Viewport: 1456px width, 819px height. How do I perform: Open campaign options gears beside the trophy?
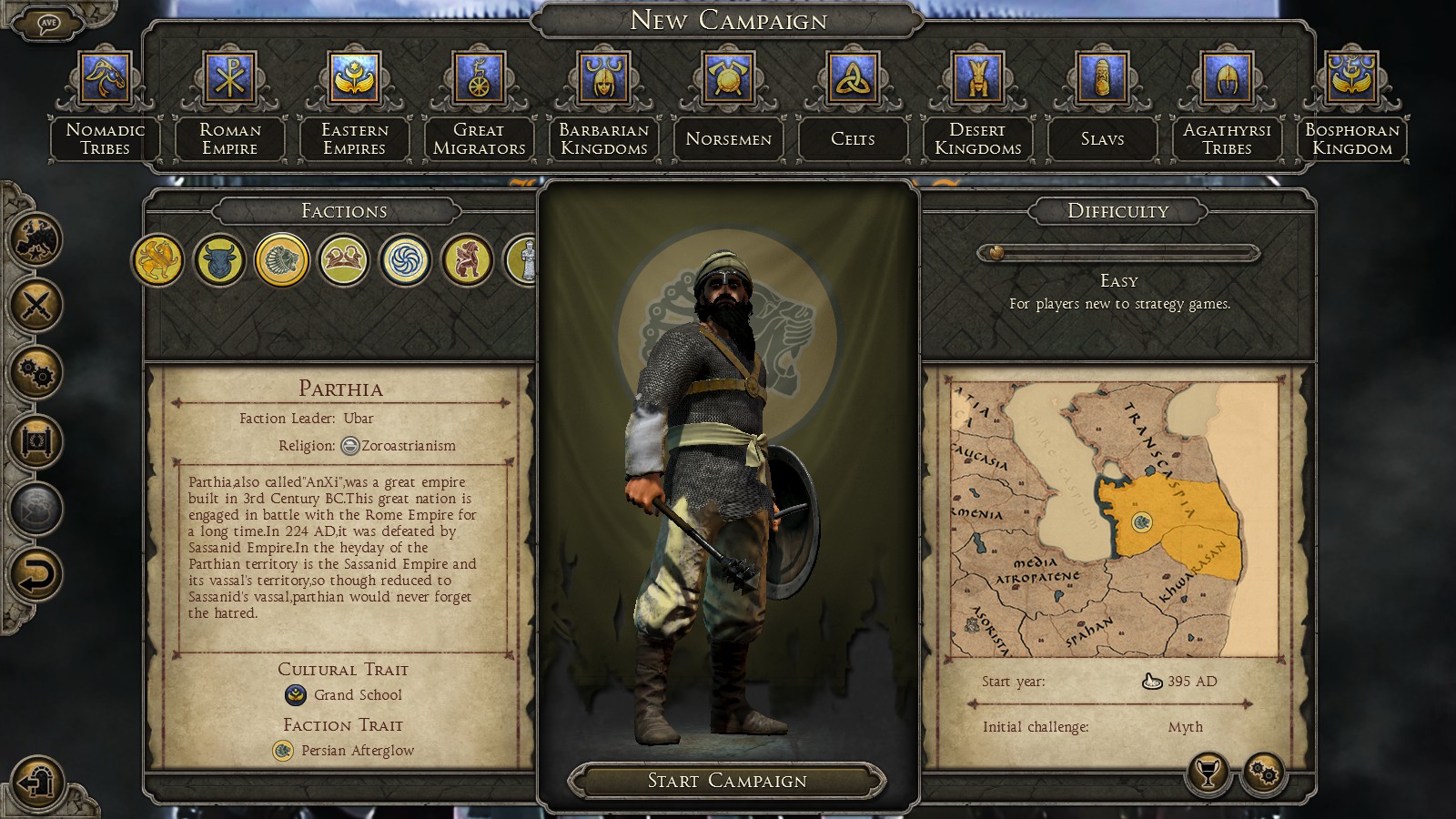1264,773
